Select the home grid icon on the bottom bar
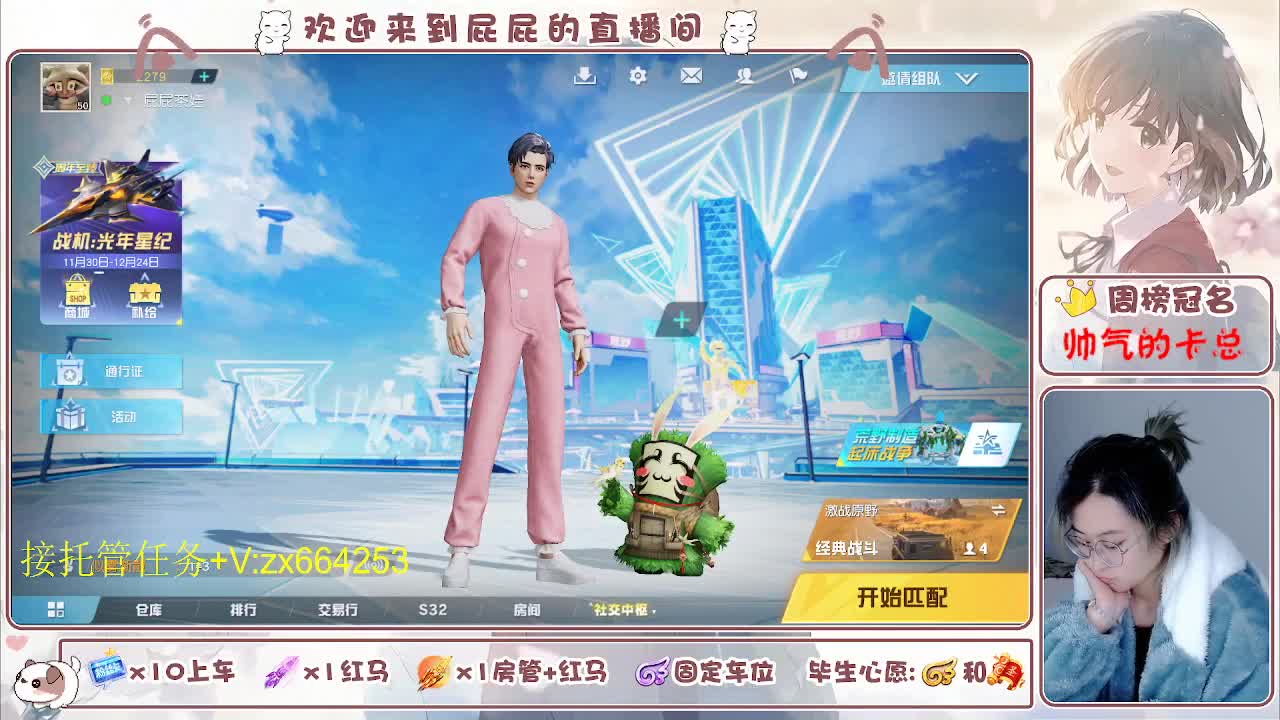 pos(57,608)
